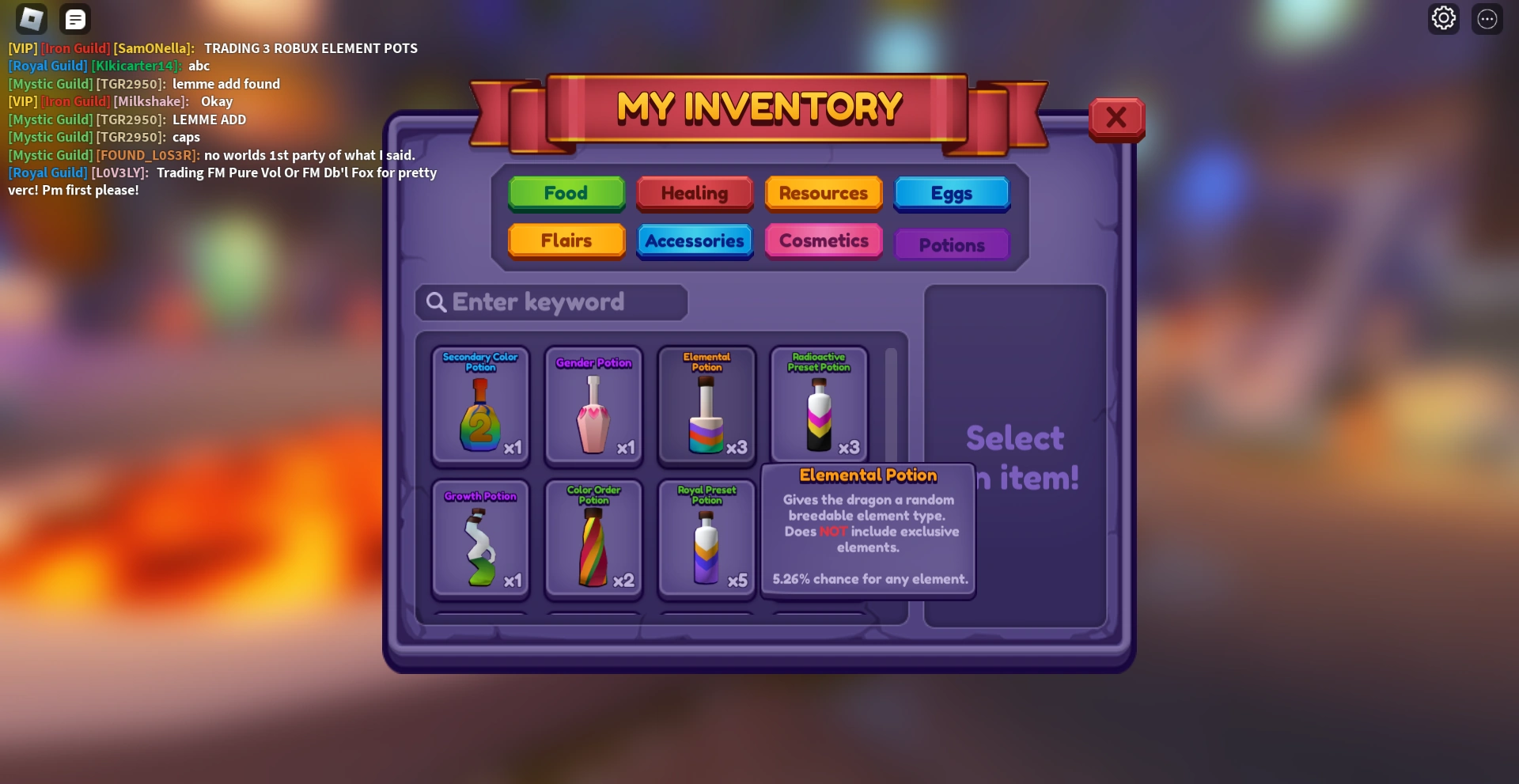1519x784 pixels.
Task: Select the Royal Preset Potion item
Action: [x=705, y=539]
